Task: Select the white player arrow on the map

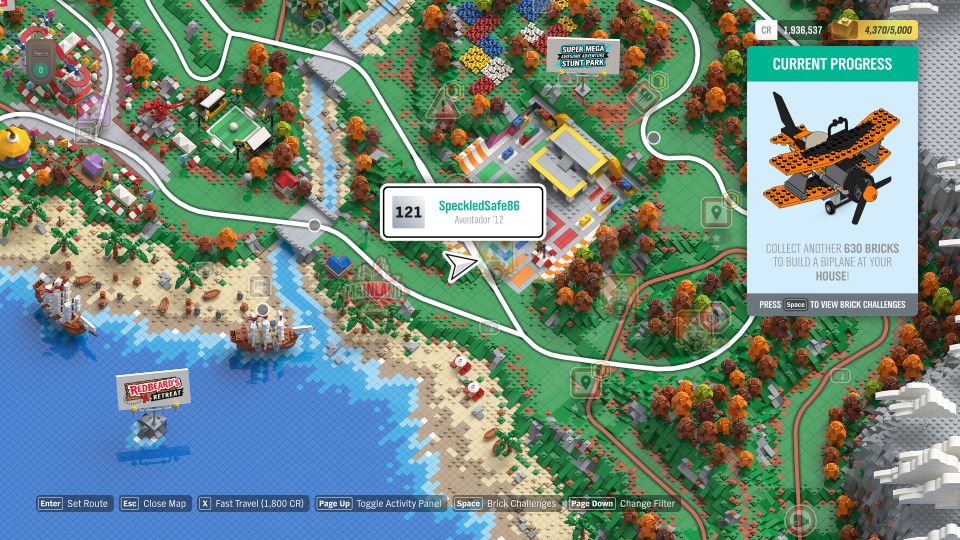Action: 461,266
